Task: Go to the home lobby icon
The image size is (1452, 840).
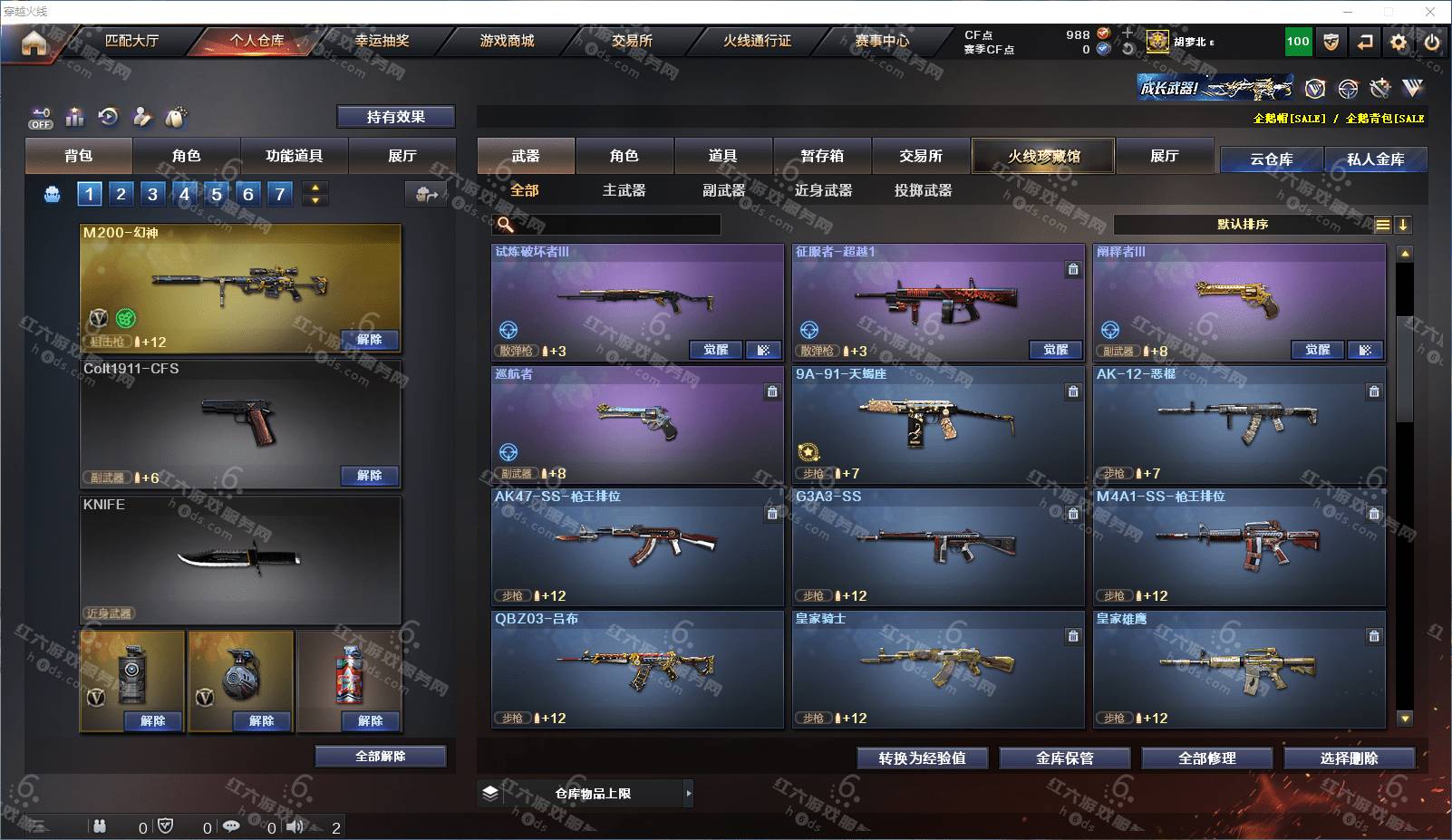Action: 34,43
